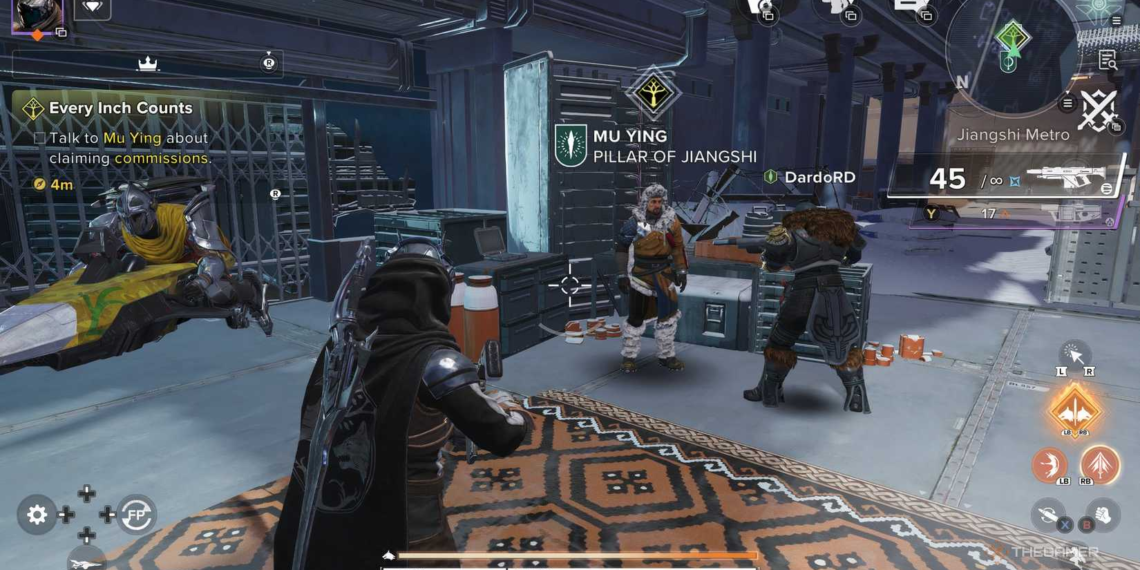The image size is (1140, 570).
Task: Activate the flaming diamond super ability
Action: (x=1074, y=410)
